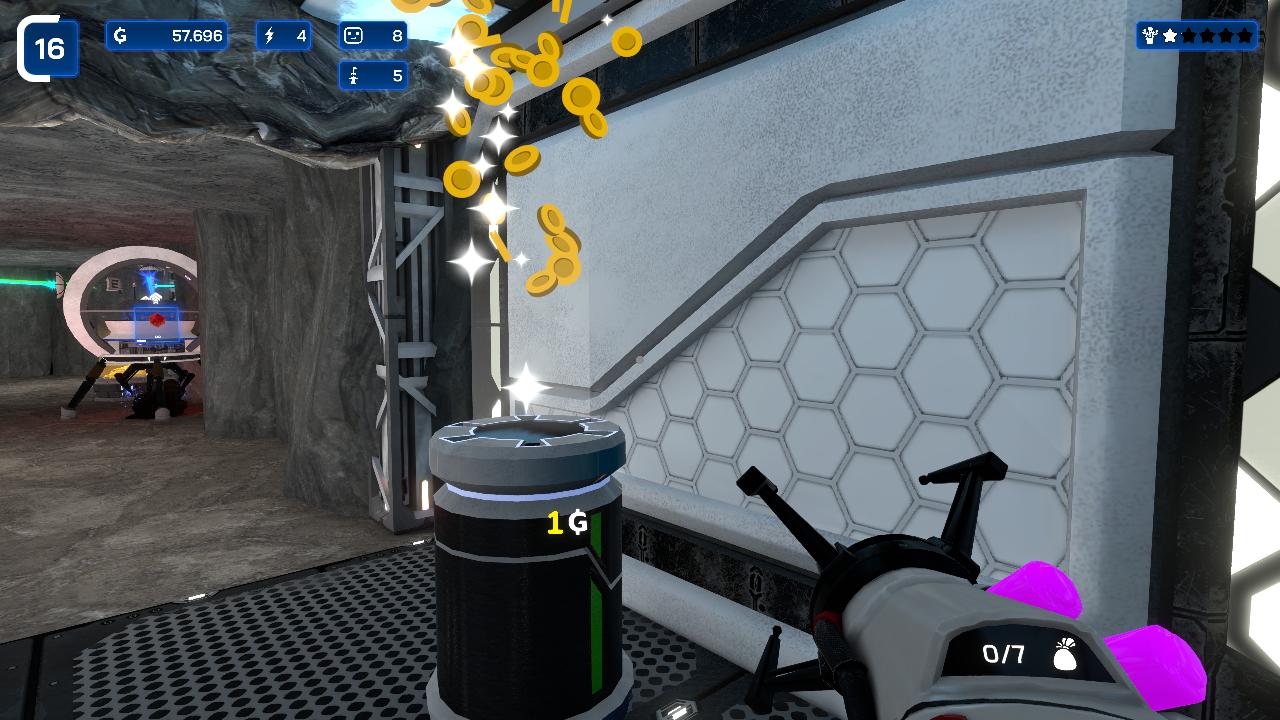1280x720 pixels.
Task: Select the lightning bolt counter icon
Action: pos(269,36)
